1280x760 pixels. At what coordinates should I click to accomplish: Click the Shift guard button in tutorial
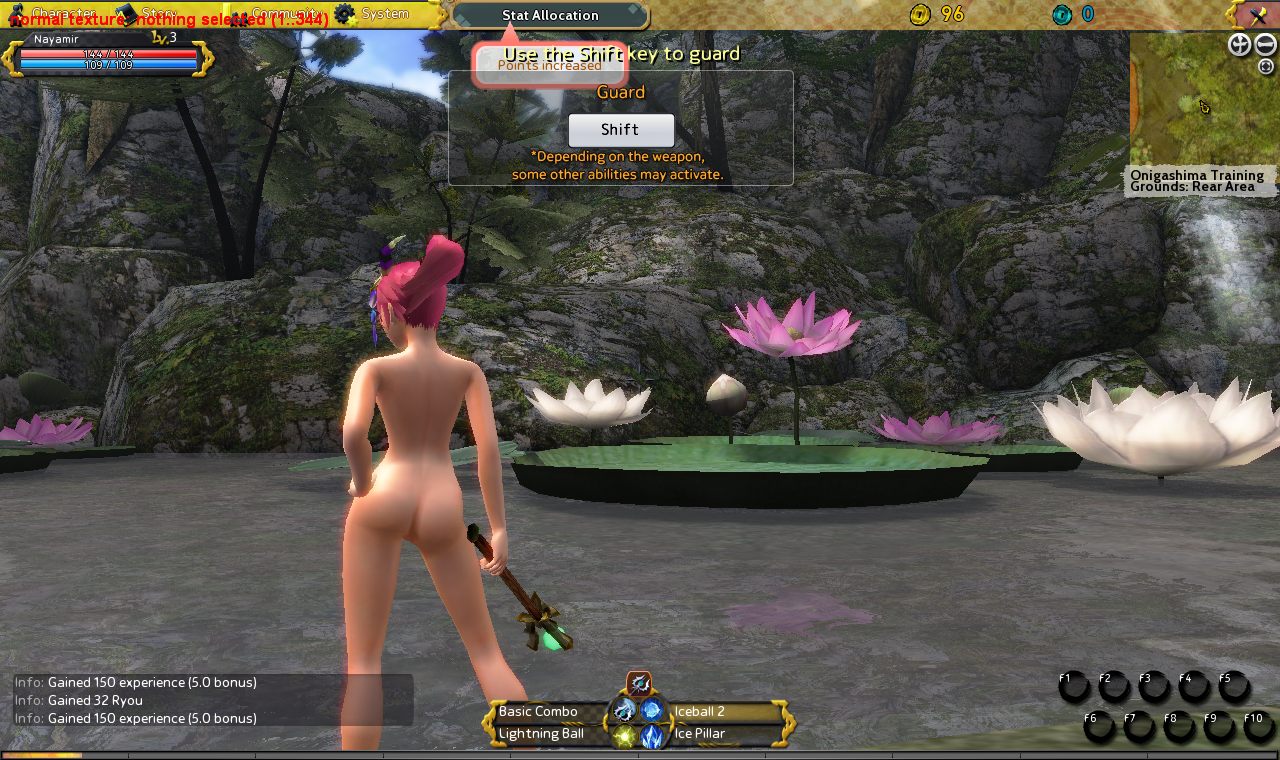click(x=621, y=130)
